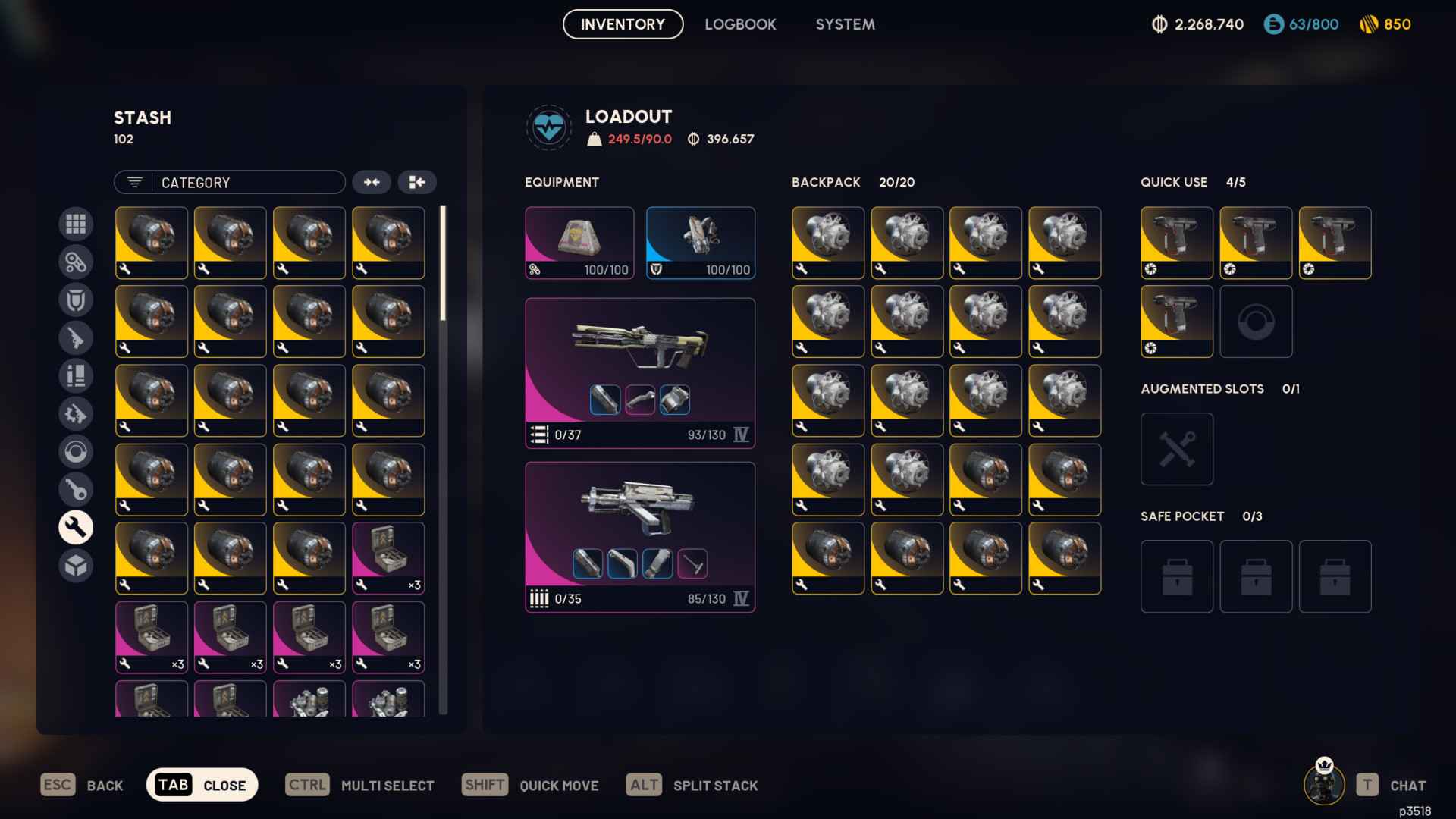Open the cube miscellaneous items filter

tap(76, 565)
